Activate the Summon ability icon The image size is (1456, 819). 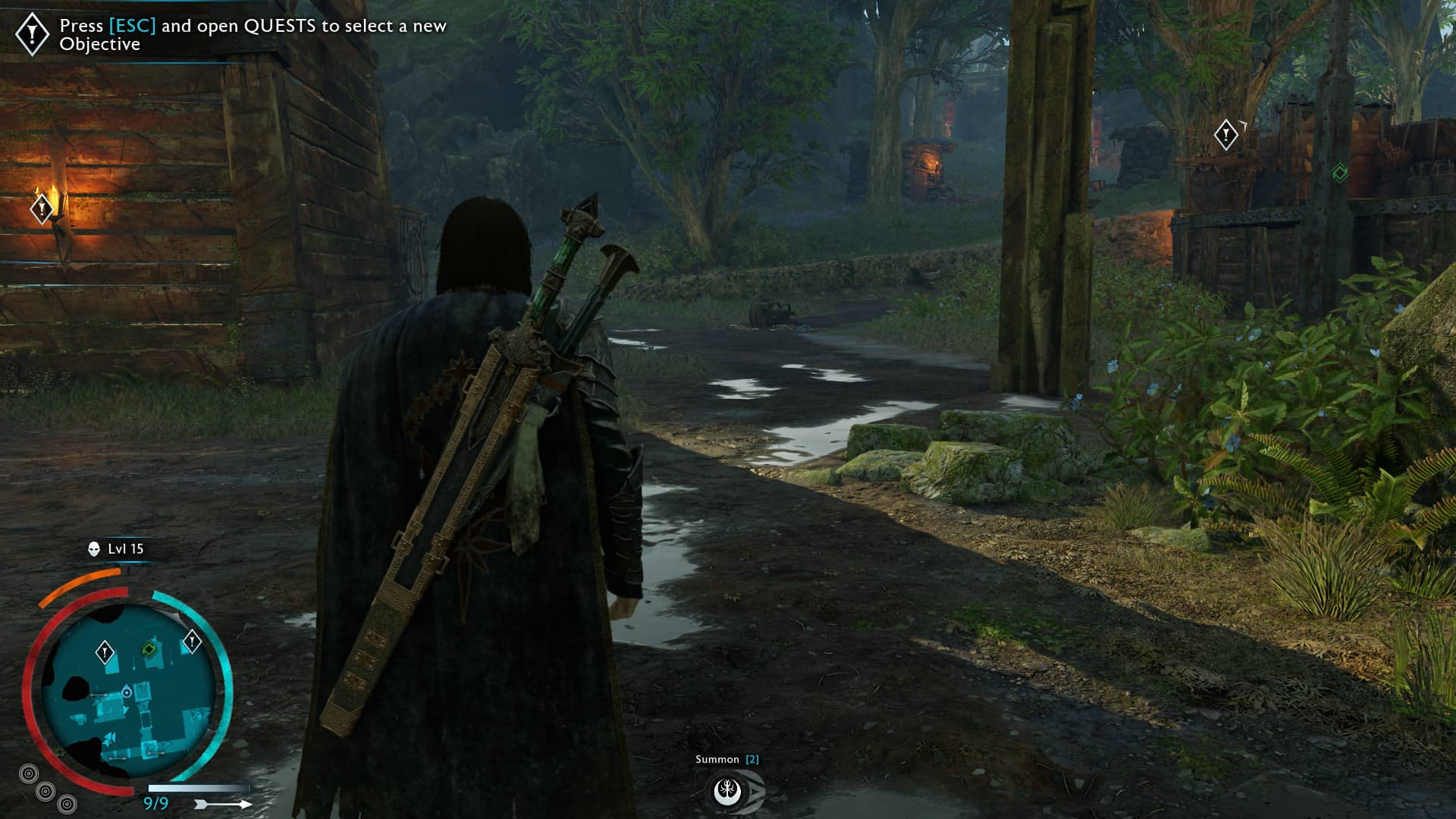(728, 791)
